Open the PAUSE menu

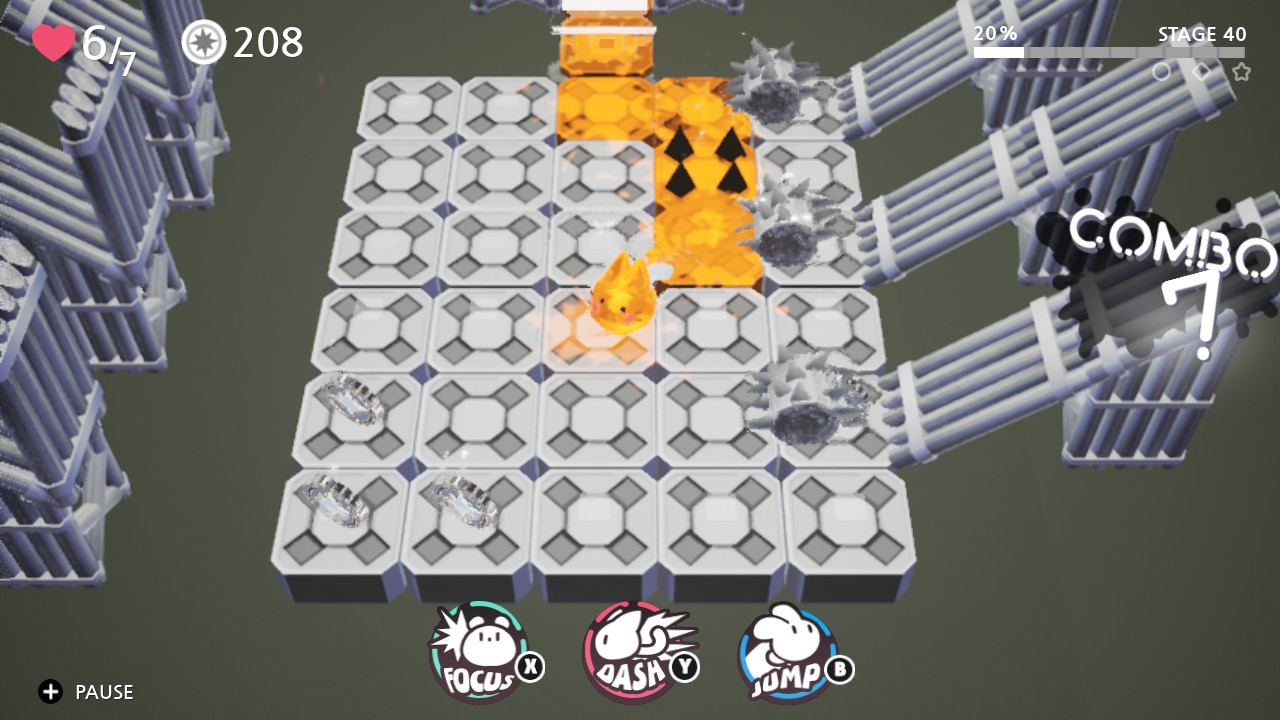pos(104,691)
